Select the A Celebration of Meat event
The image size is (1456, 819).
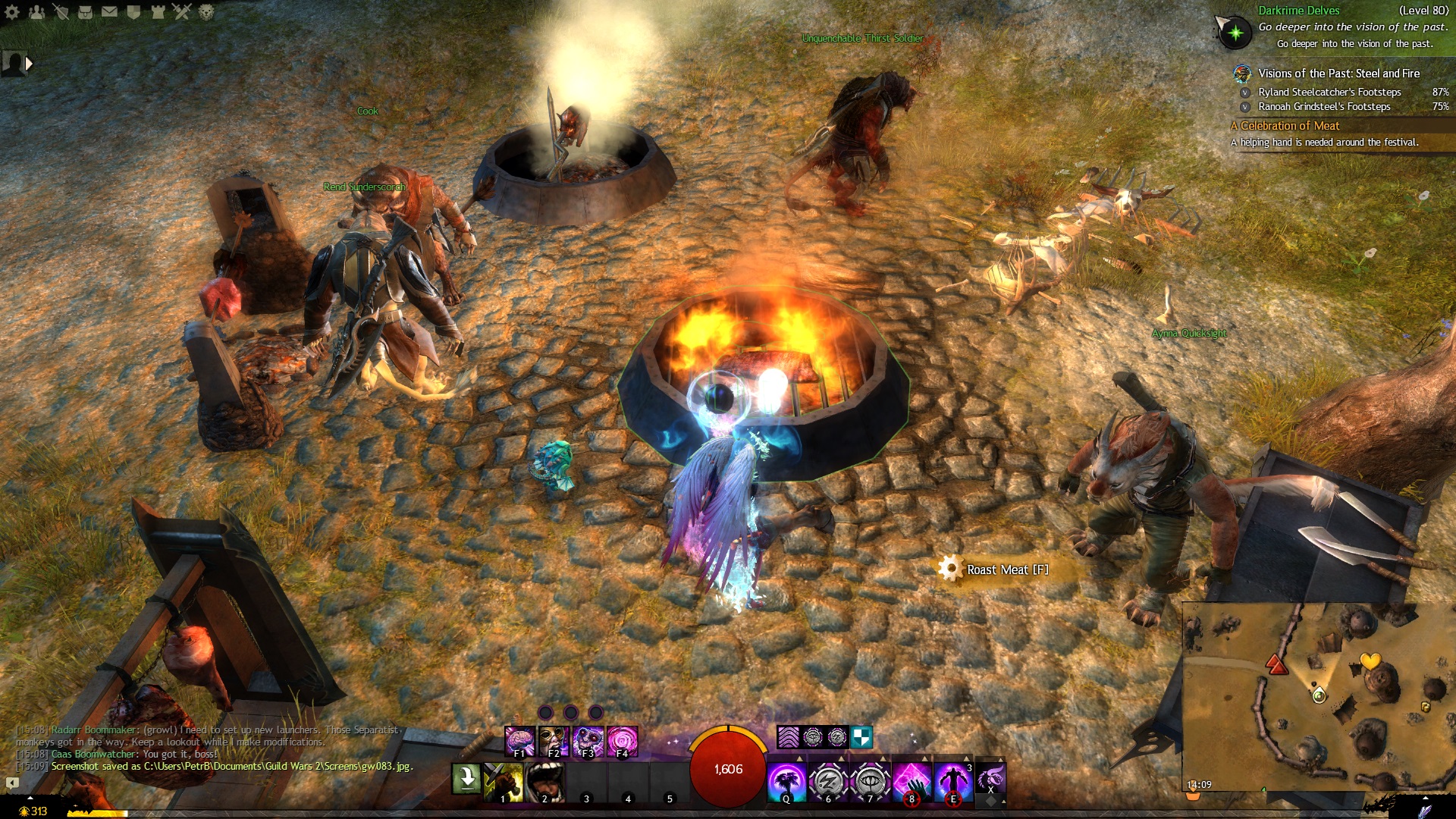[x=1289, y=126]
